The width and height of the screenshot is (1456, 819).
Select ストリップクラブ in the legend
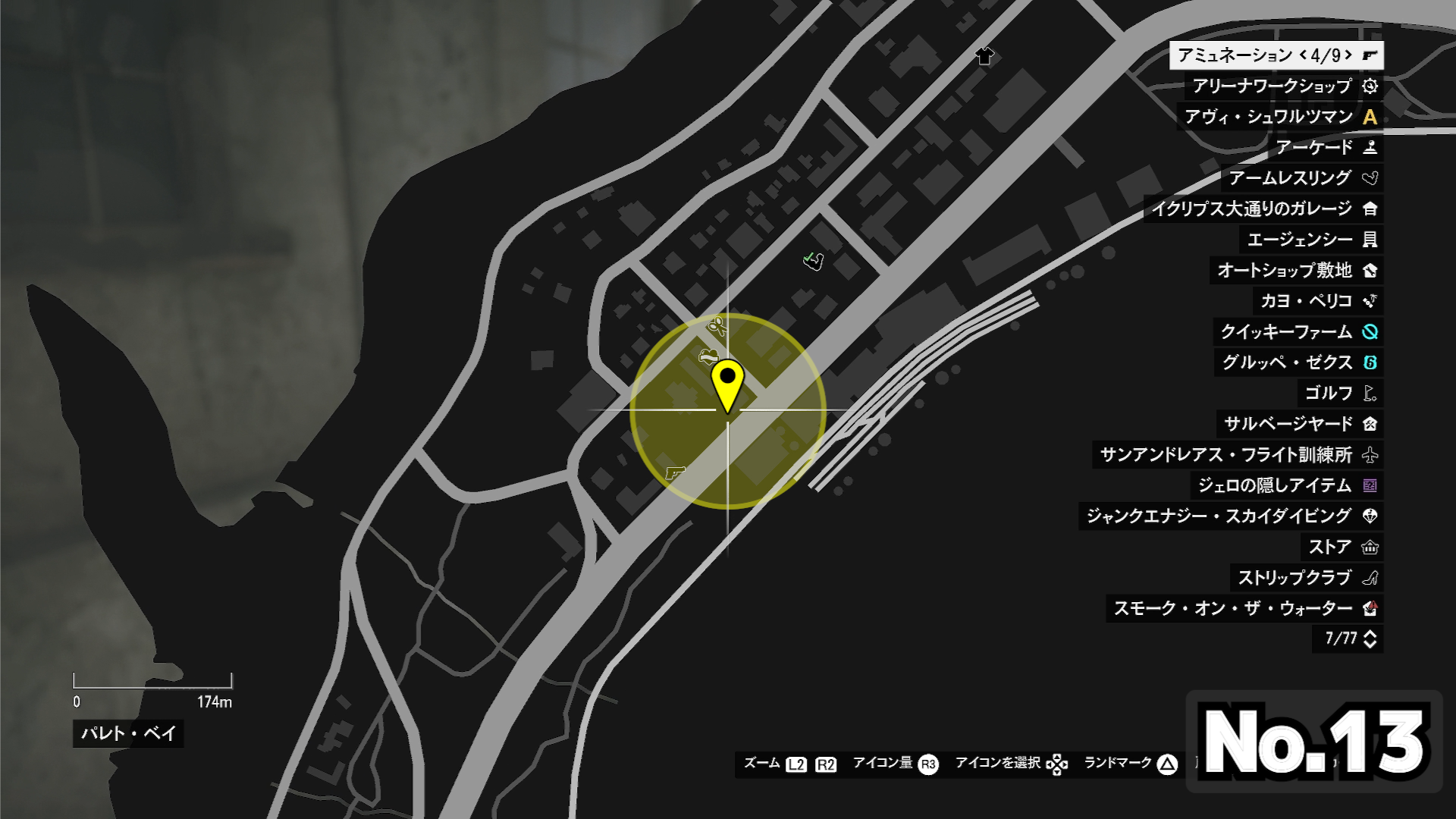coord(1306,578)
